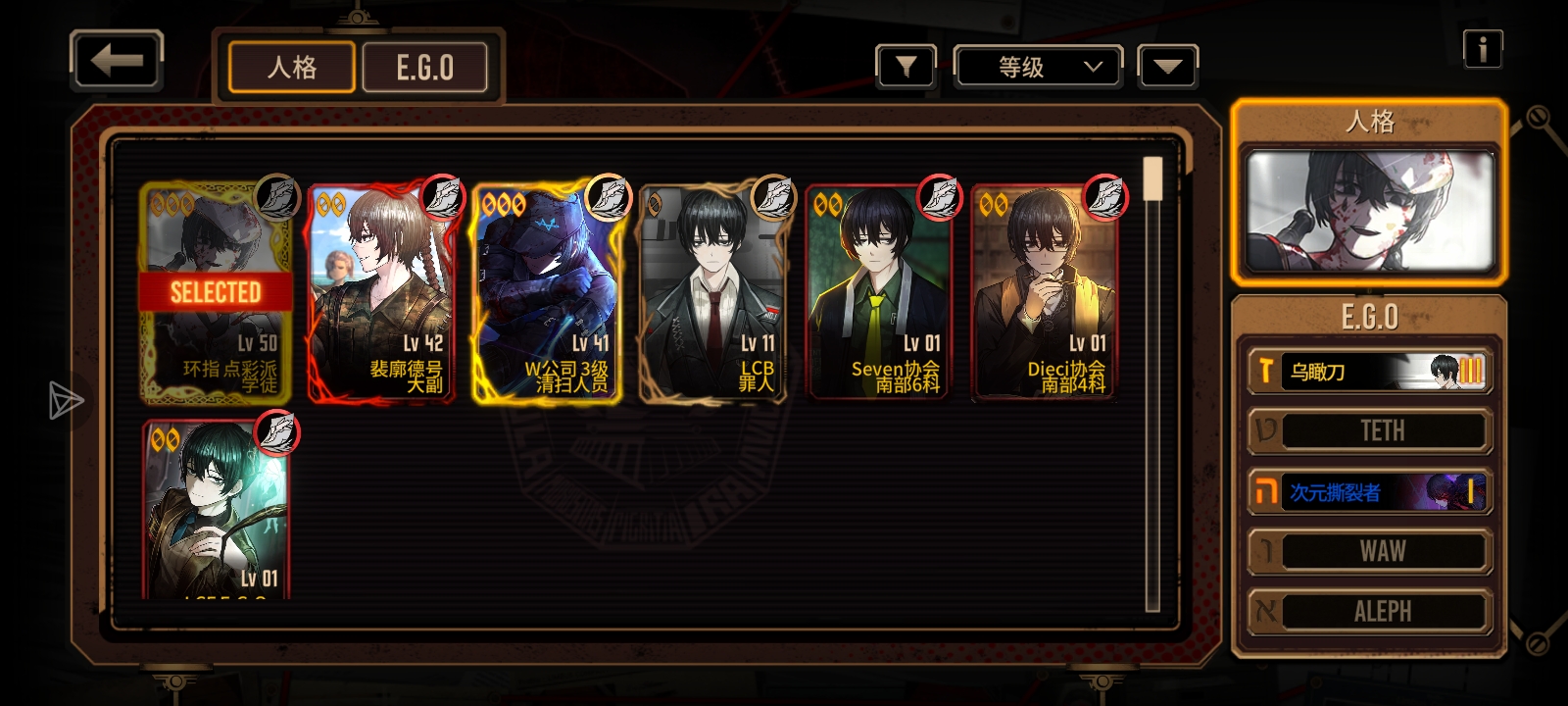Screen dimensions: 1568x706
Task: Choose the W公司3级清扫人员 card
Action: tap(547, 293)
